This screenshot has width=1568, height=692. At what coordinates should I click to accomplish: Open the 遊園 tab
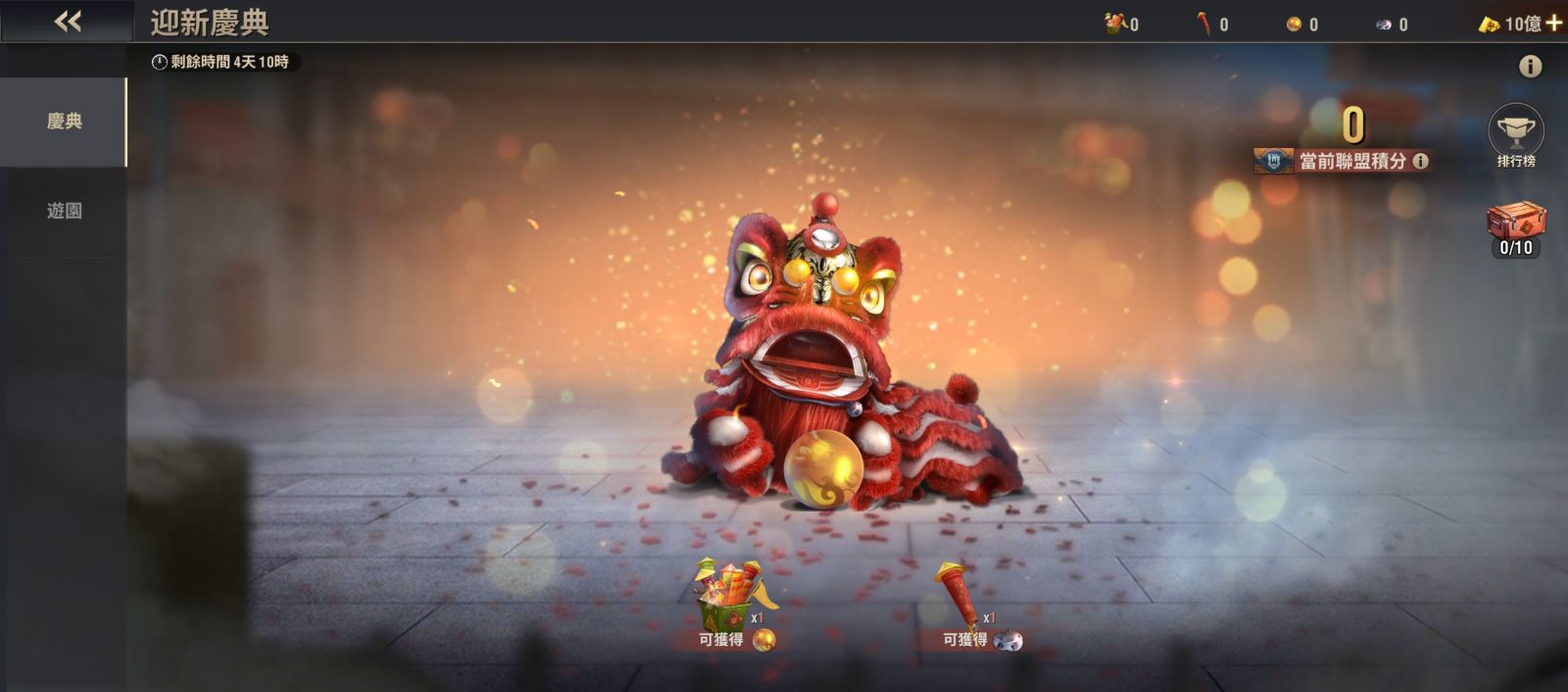64,211
